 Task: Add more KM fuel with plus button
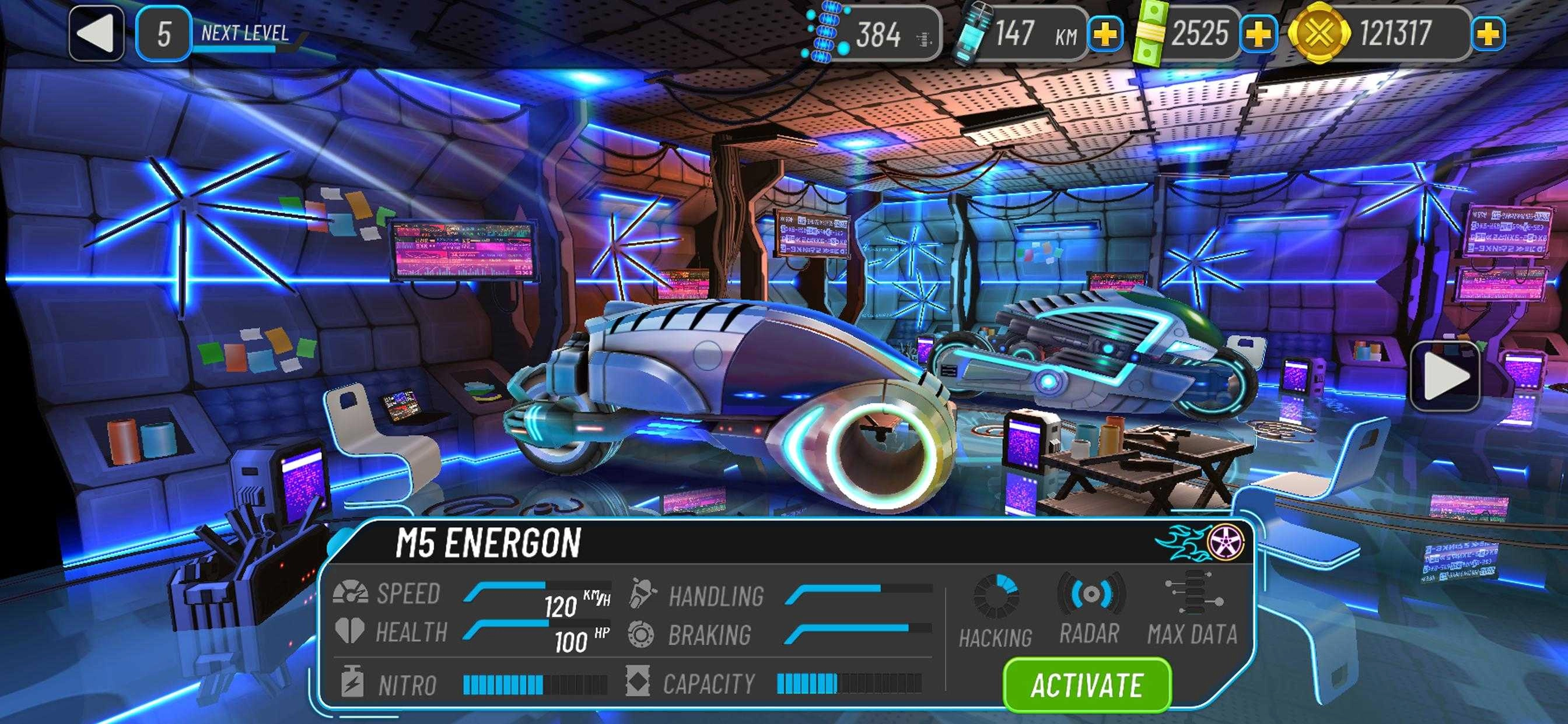[x=1105, y=34]
